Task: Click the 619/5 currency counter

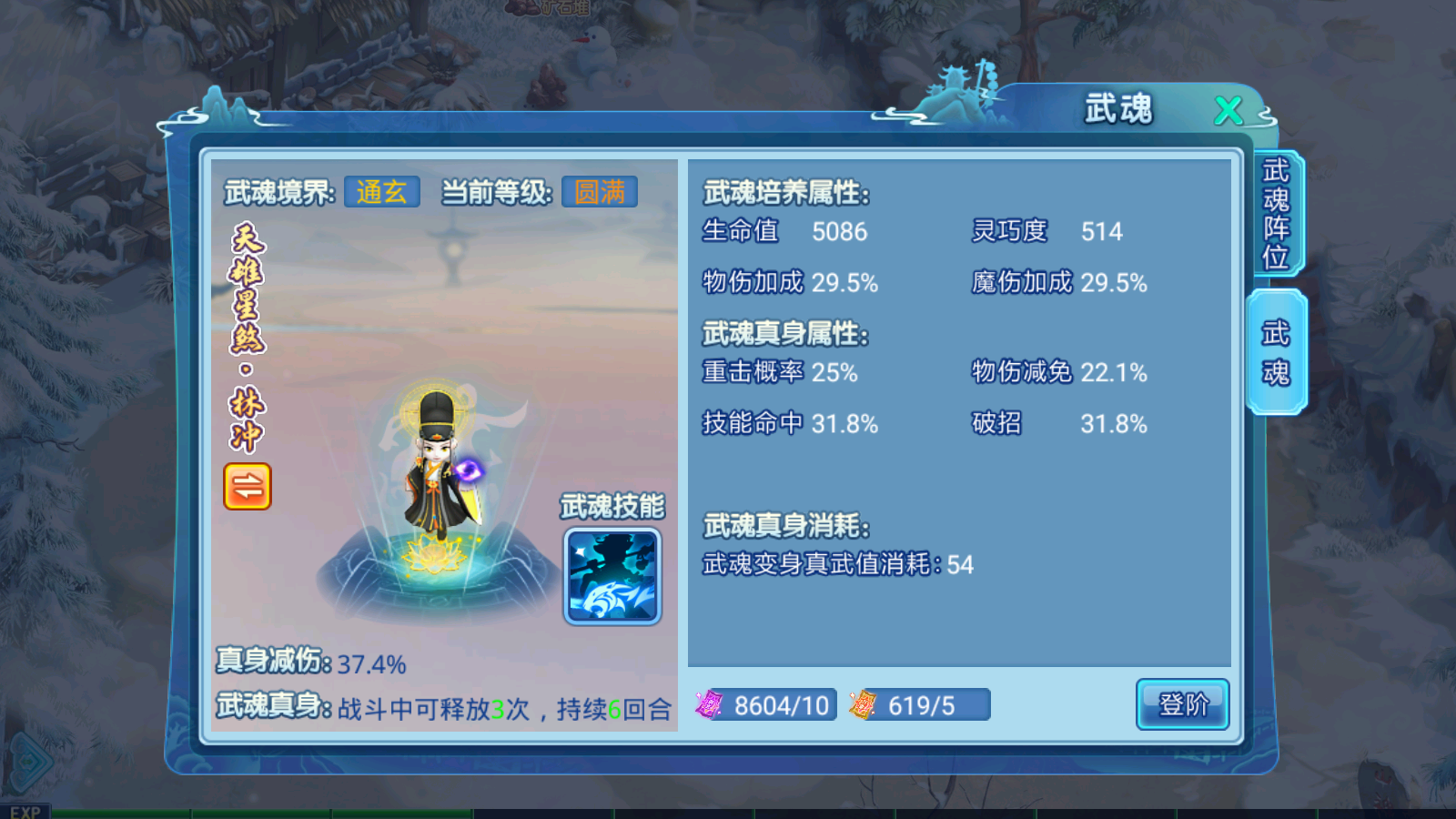Action: 922,705
